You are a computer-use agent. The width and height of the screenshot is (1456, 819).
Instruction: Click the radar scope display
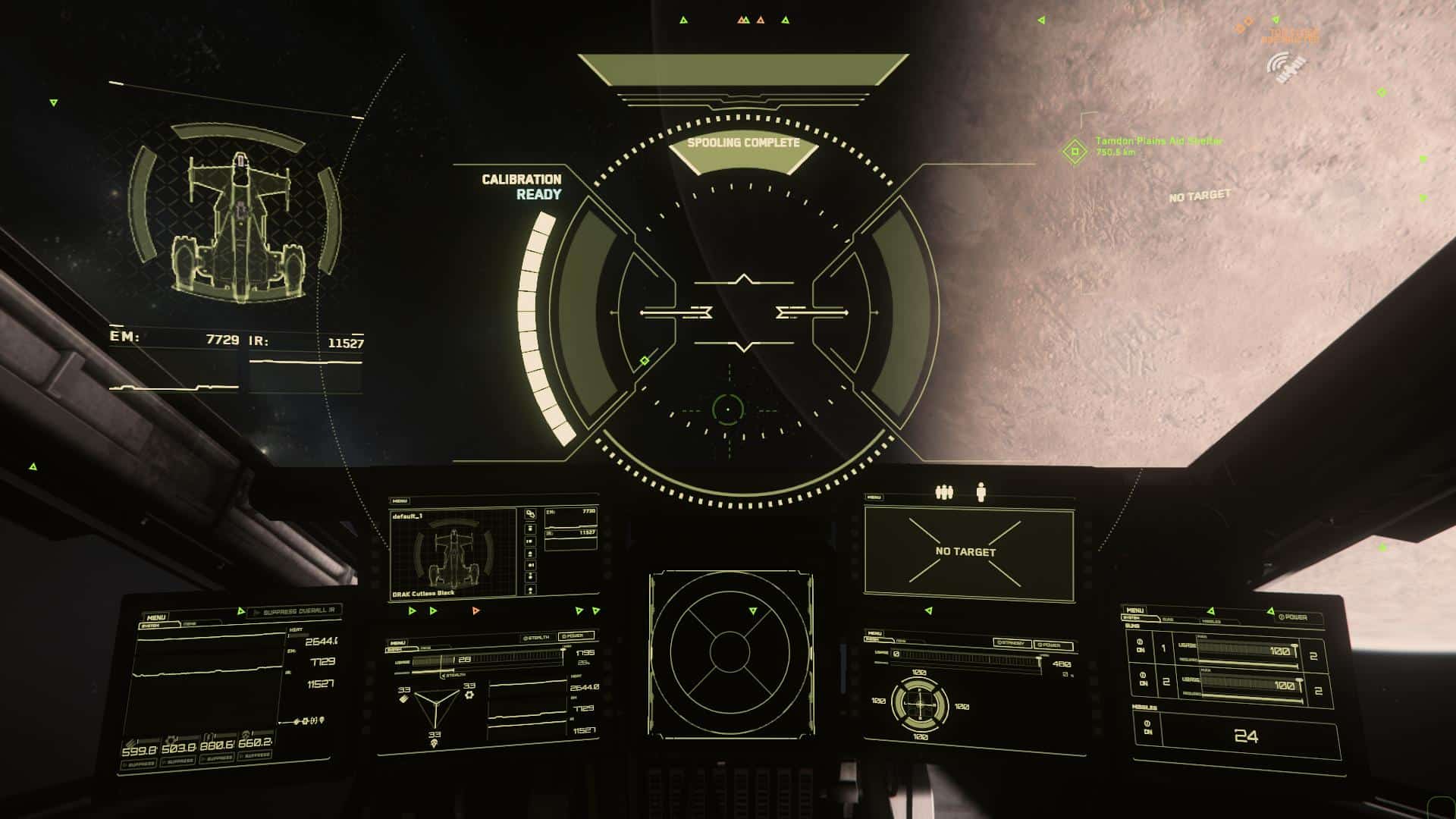730,652
